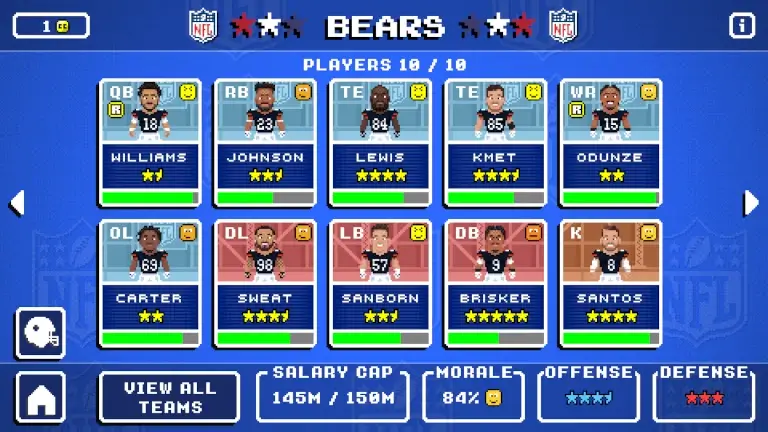Select quarterback Williams player card

coord(150,142)
